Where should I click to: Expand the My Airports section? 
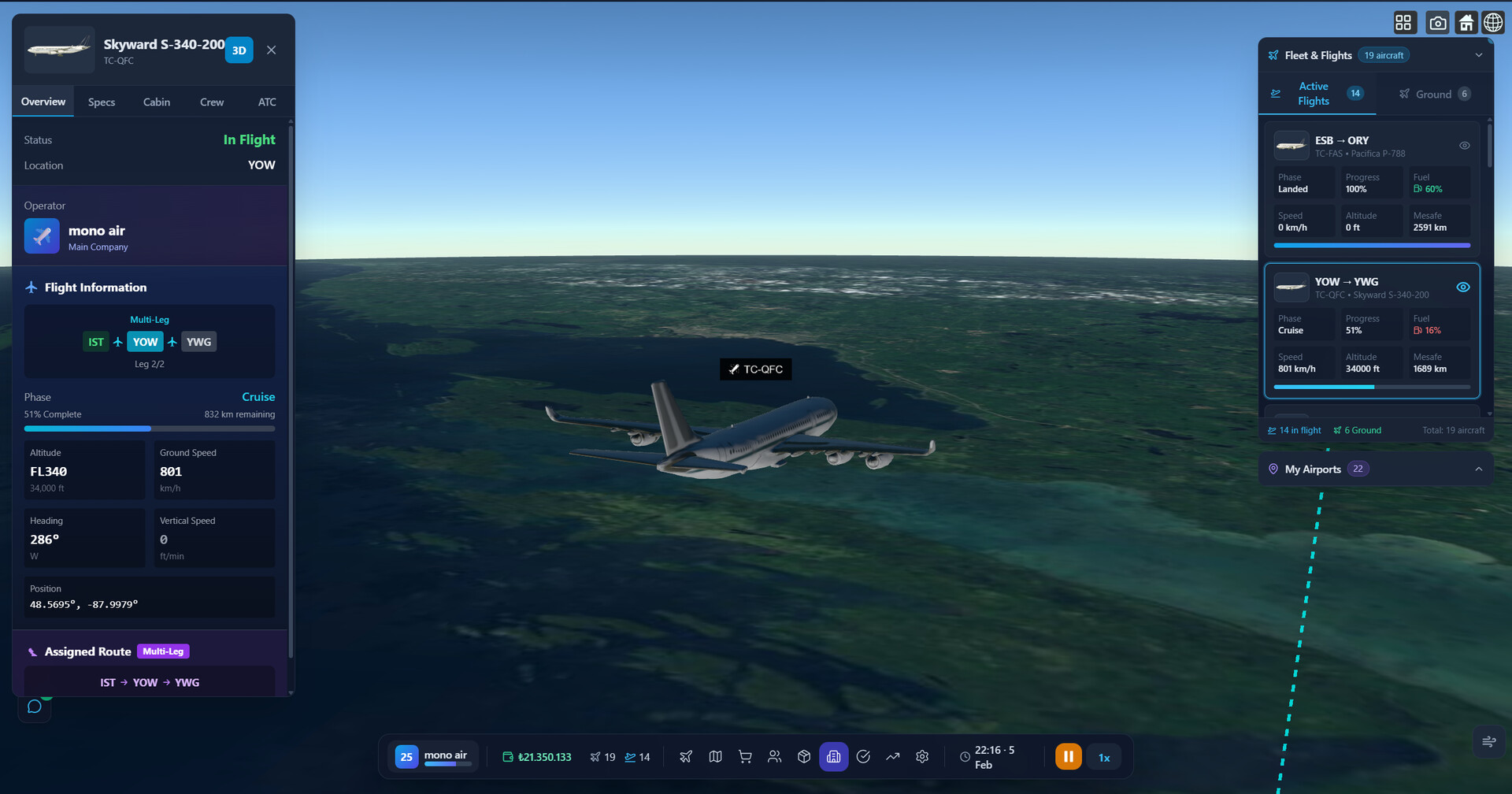pos(1478,469)
